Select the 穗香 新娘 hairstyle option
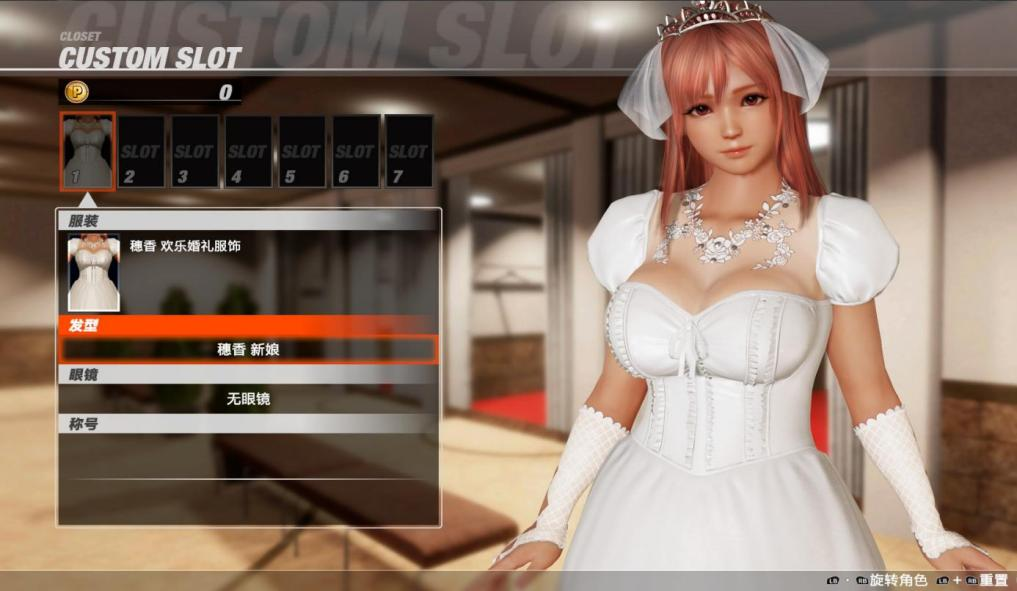Viewport: 1017px width, 591px height. point(248,349)
